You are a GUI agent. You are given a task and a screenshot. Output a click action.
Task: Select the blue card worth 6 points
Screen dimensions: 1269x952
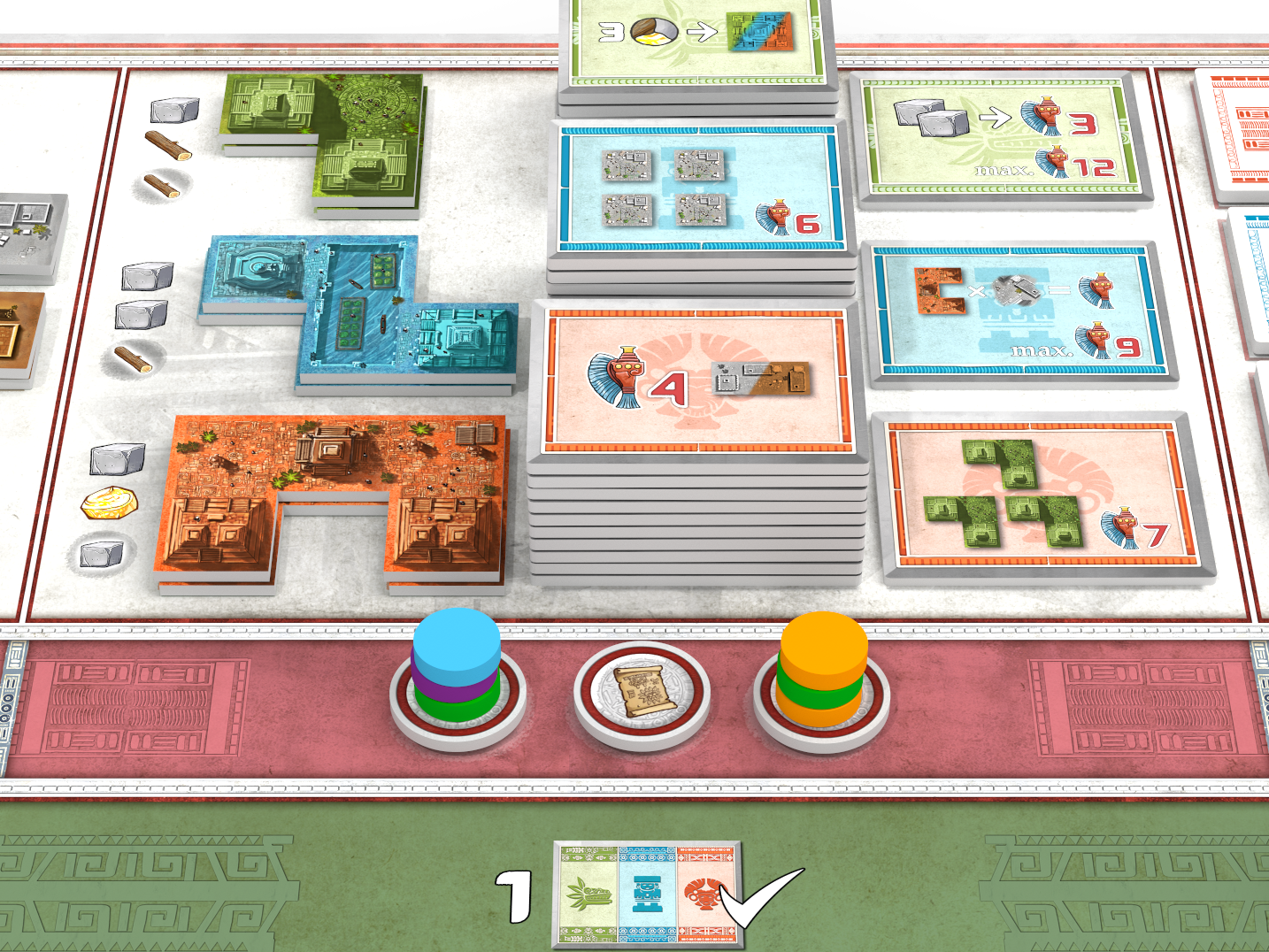pos(699,188)
